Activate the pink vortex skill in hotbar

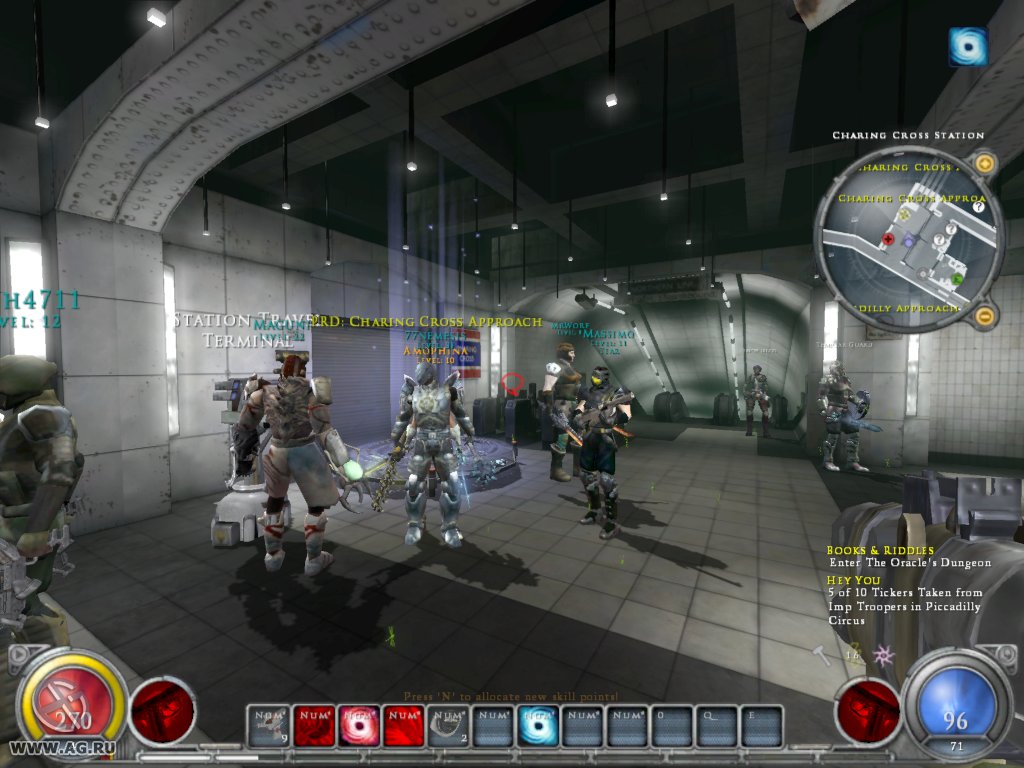pyautogui.click(x=357, y=726)
